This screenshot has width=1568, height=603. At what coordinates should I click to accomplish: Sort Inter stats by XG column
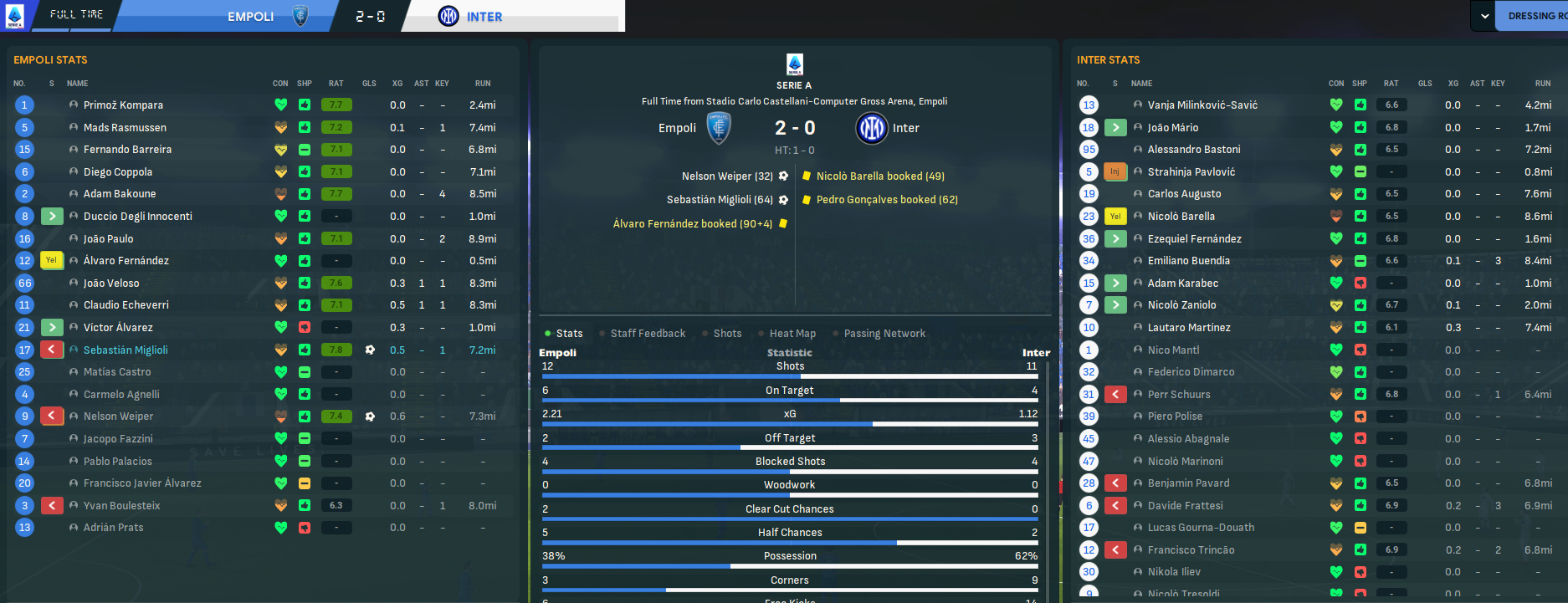coord(1453,84)
